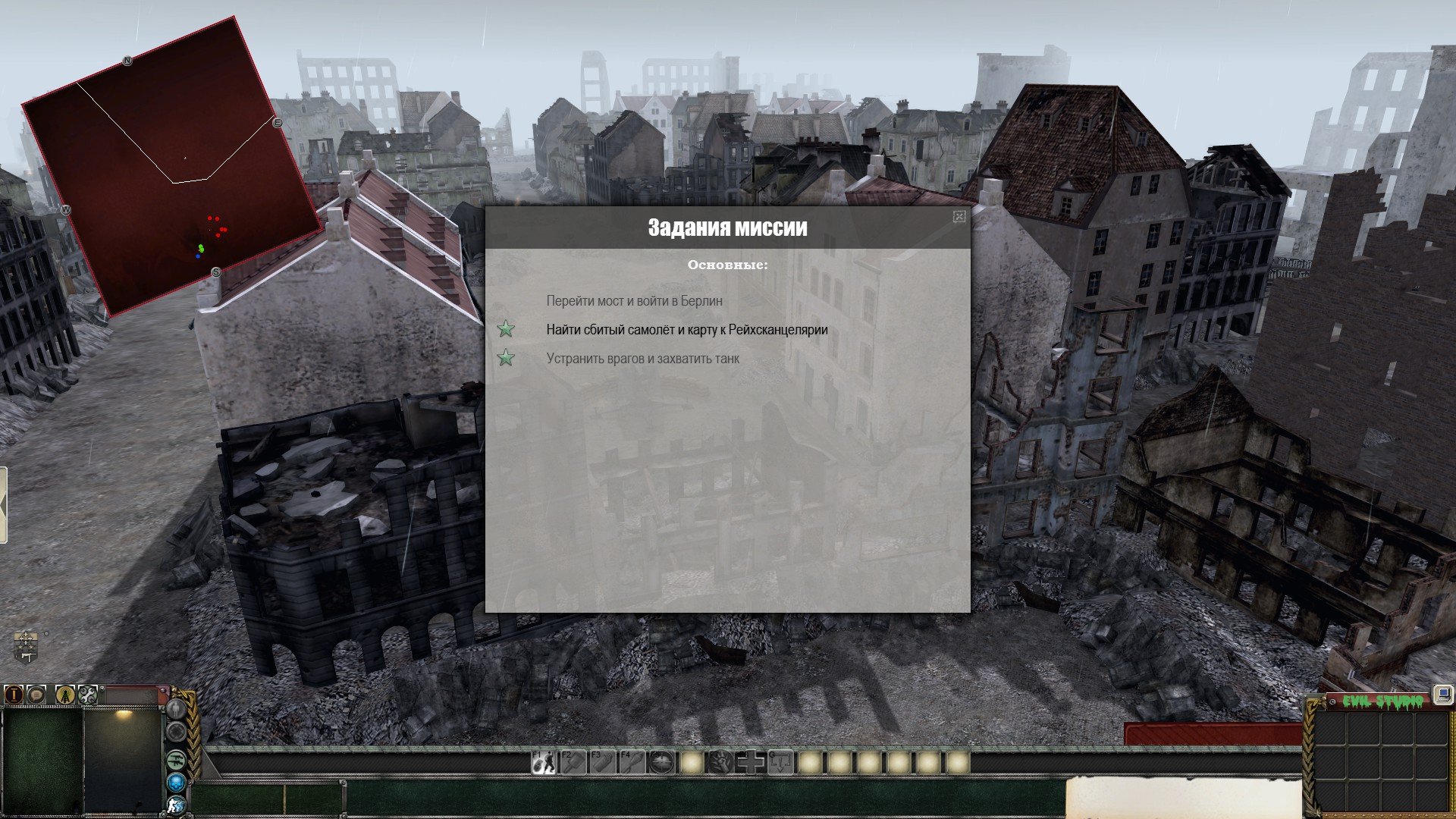
Task: Select the downed plane and map objective
Action: click(686, 330)
